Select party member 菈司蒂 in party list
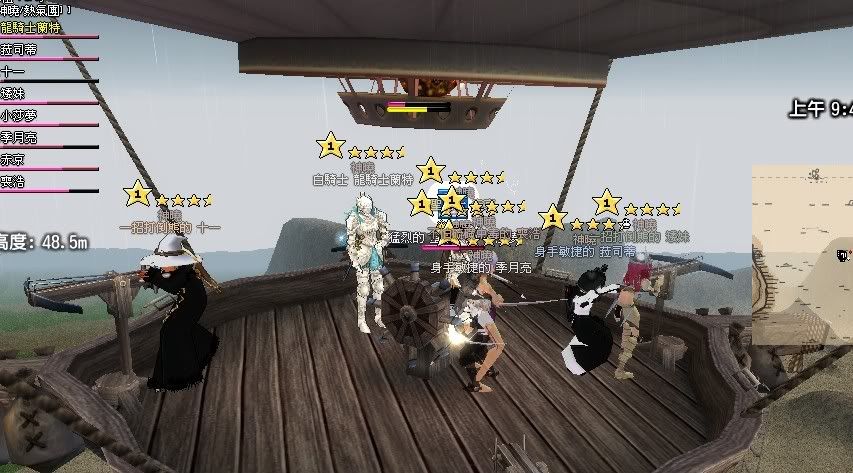Viewport: 853px width, 473px height. [19, 49]
